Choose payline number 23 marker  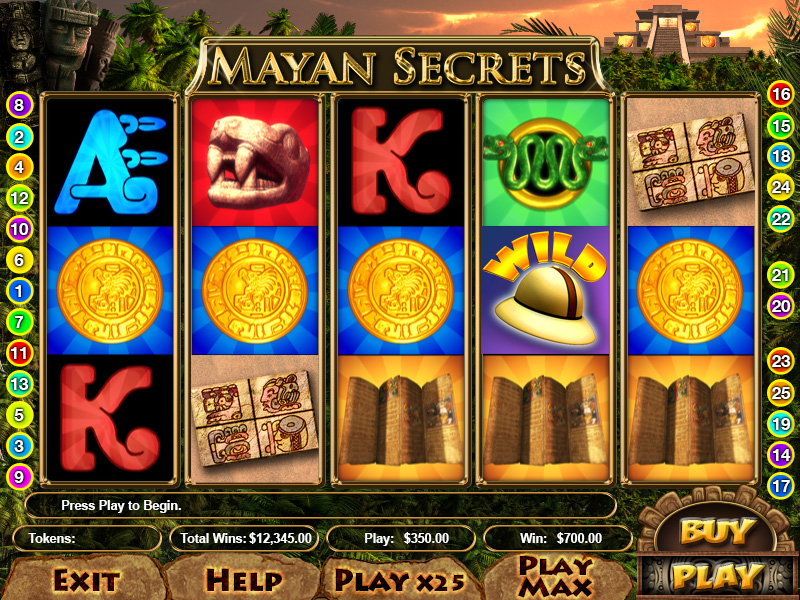780,362
